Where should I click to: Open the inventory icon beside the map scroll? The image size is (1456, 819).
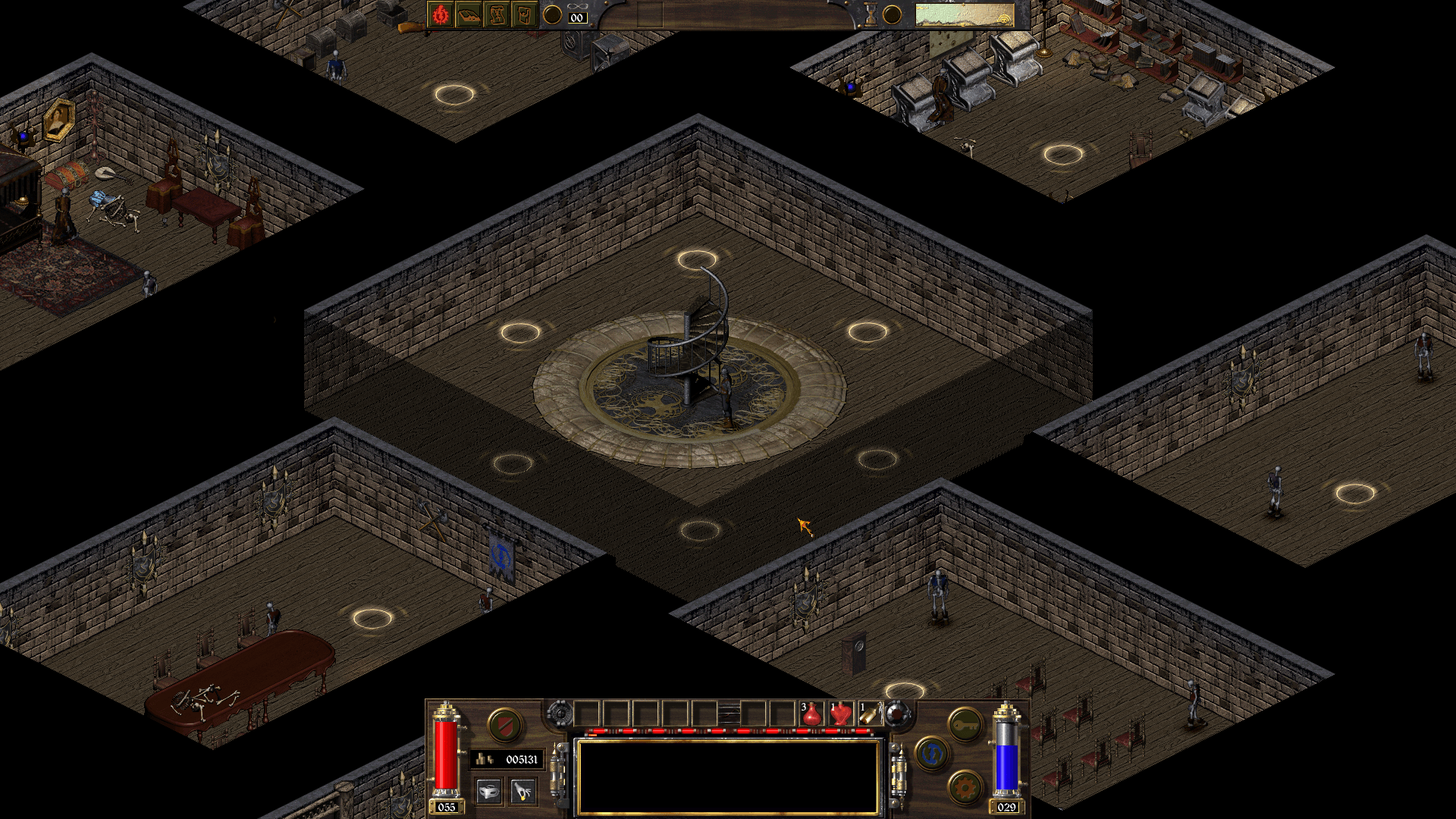click(524, 14)
